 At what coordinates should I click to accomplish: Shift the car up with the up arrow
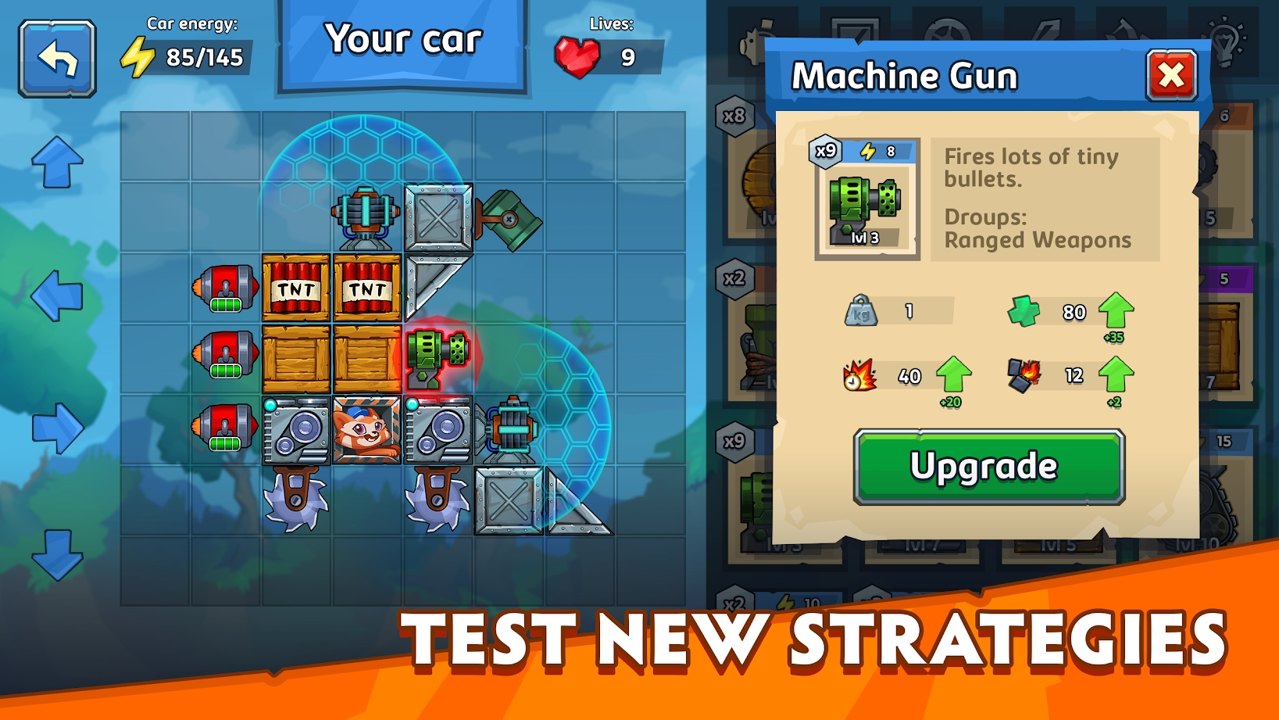click(57, 162)
